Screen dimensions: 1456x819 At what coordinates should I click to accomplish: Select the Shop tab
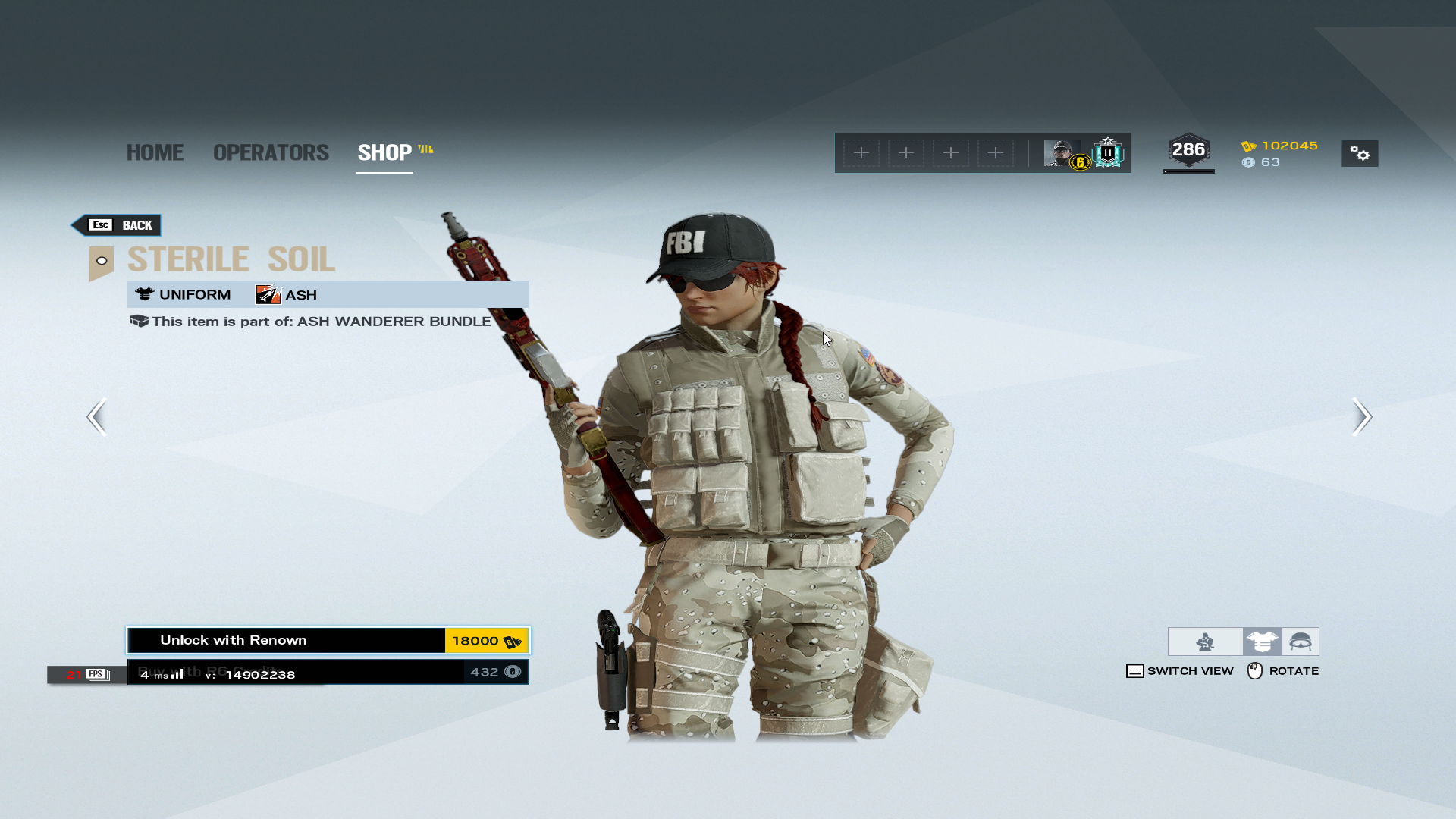click(384, 152)
